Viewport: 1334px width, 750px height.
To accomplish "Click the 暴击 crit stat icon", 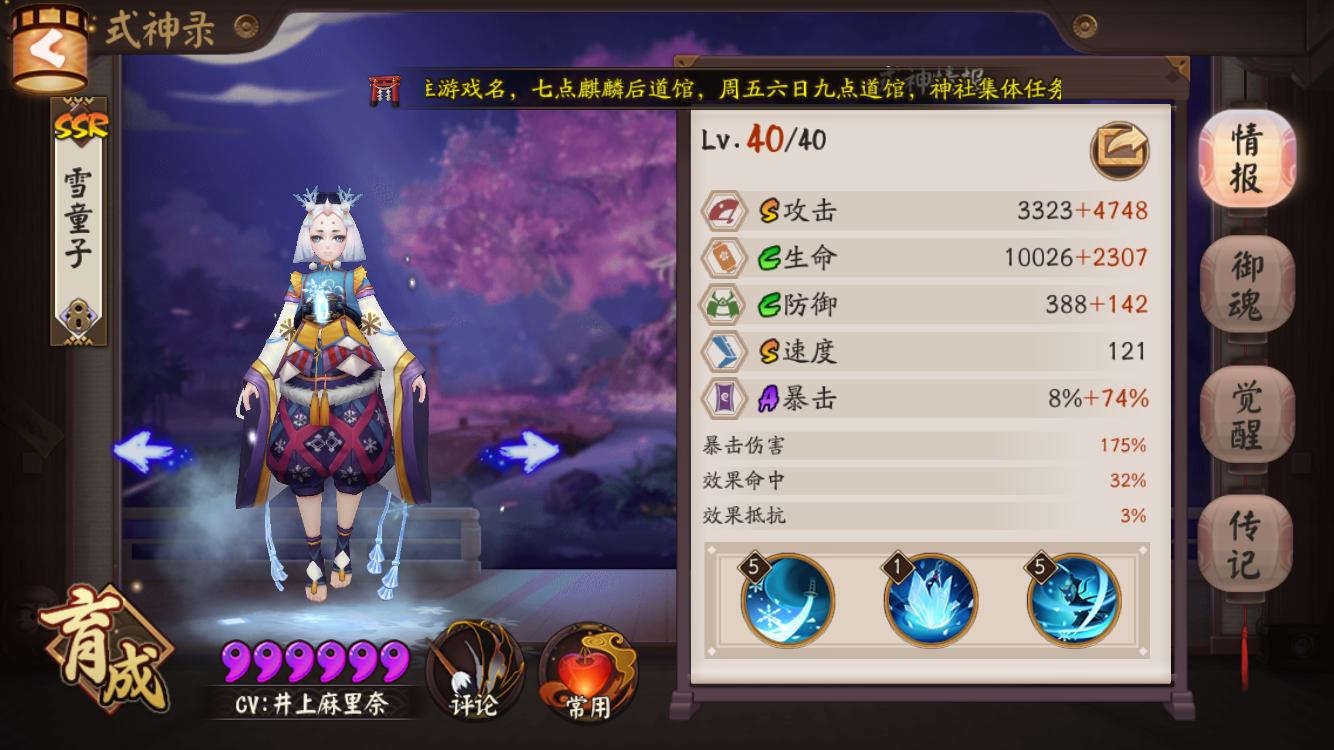I will [x=727, y=398].
